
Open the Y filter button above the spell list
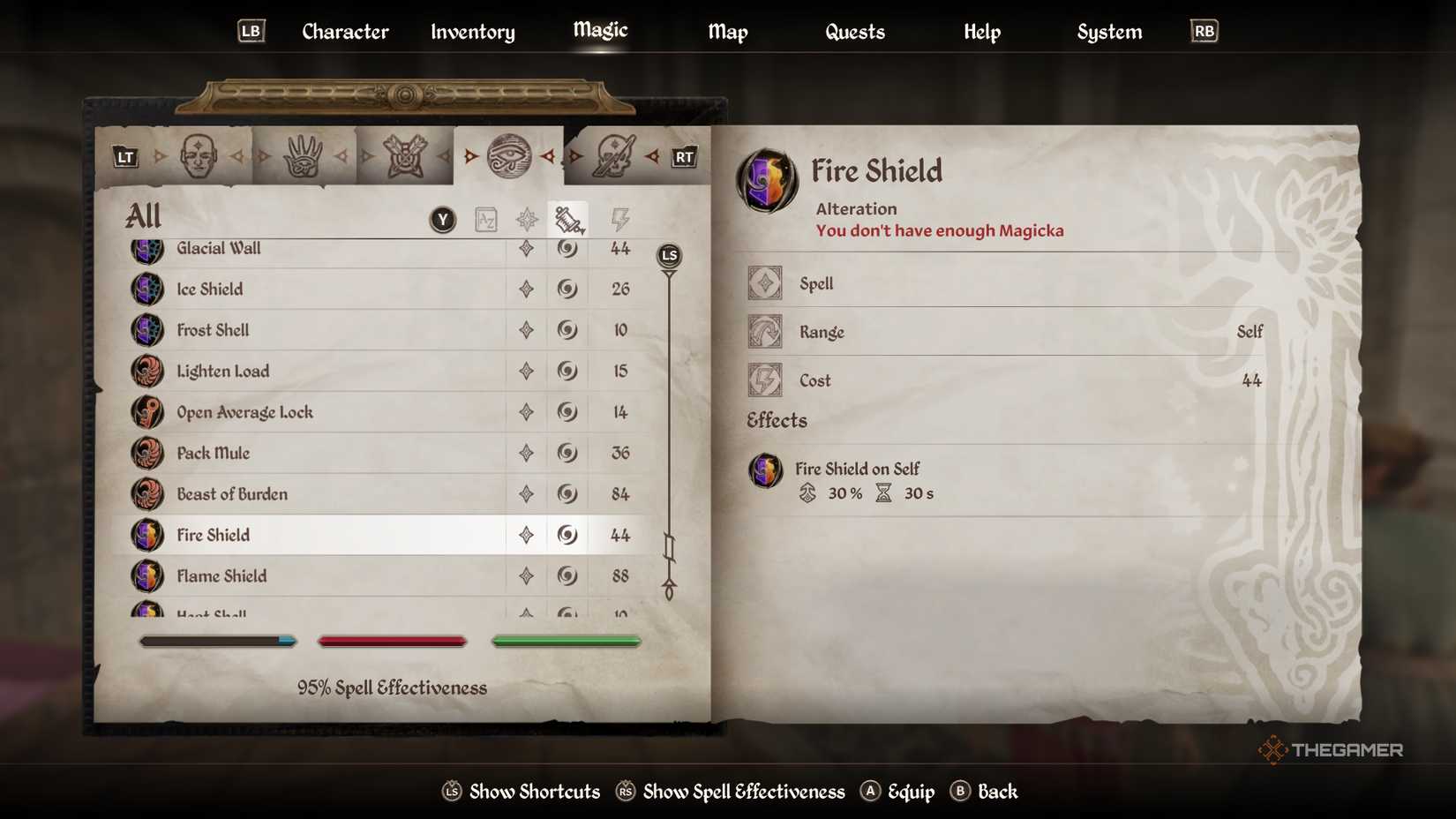(x=441, y=219)
